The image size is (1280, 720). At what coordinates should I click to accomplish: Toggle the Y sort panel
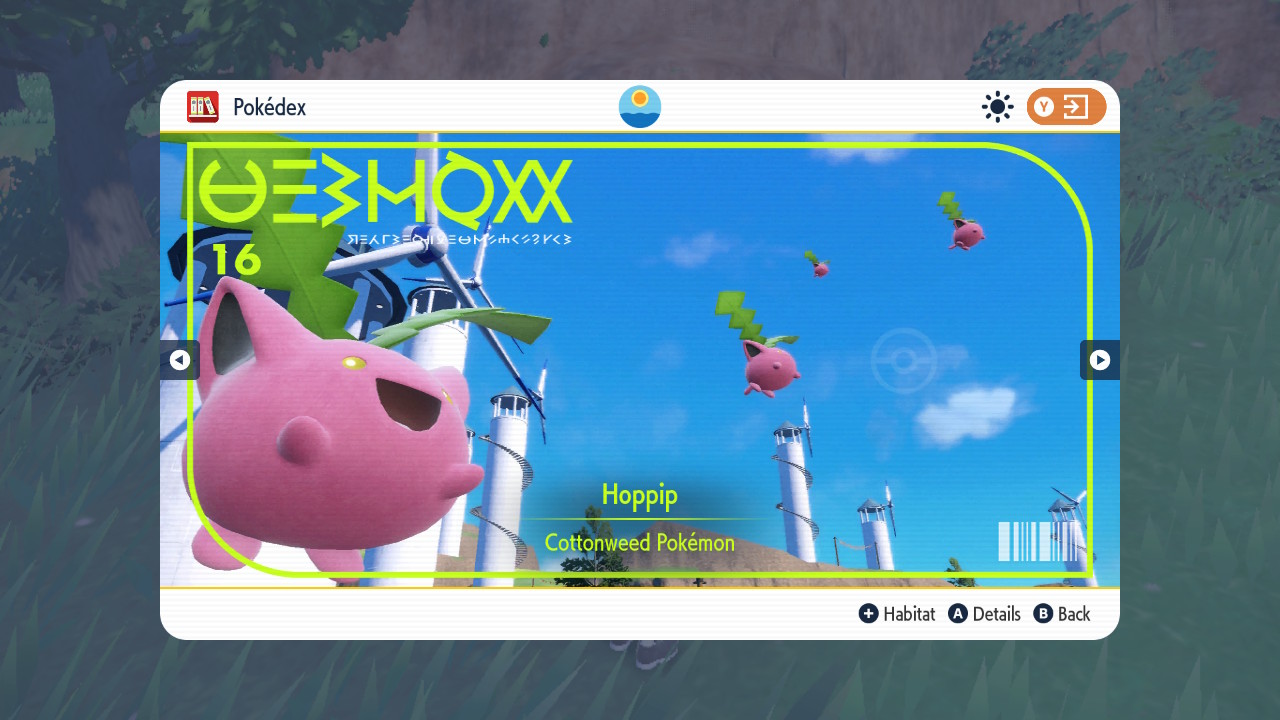tap(1066, 106)
